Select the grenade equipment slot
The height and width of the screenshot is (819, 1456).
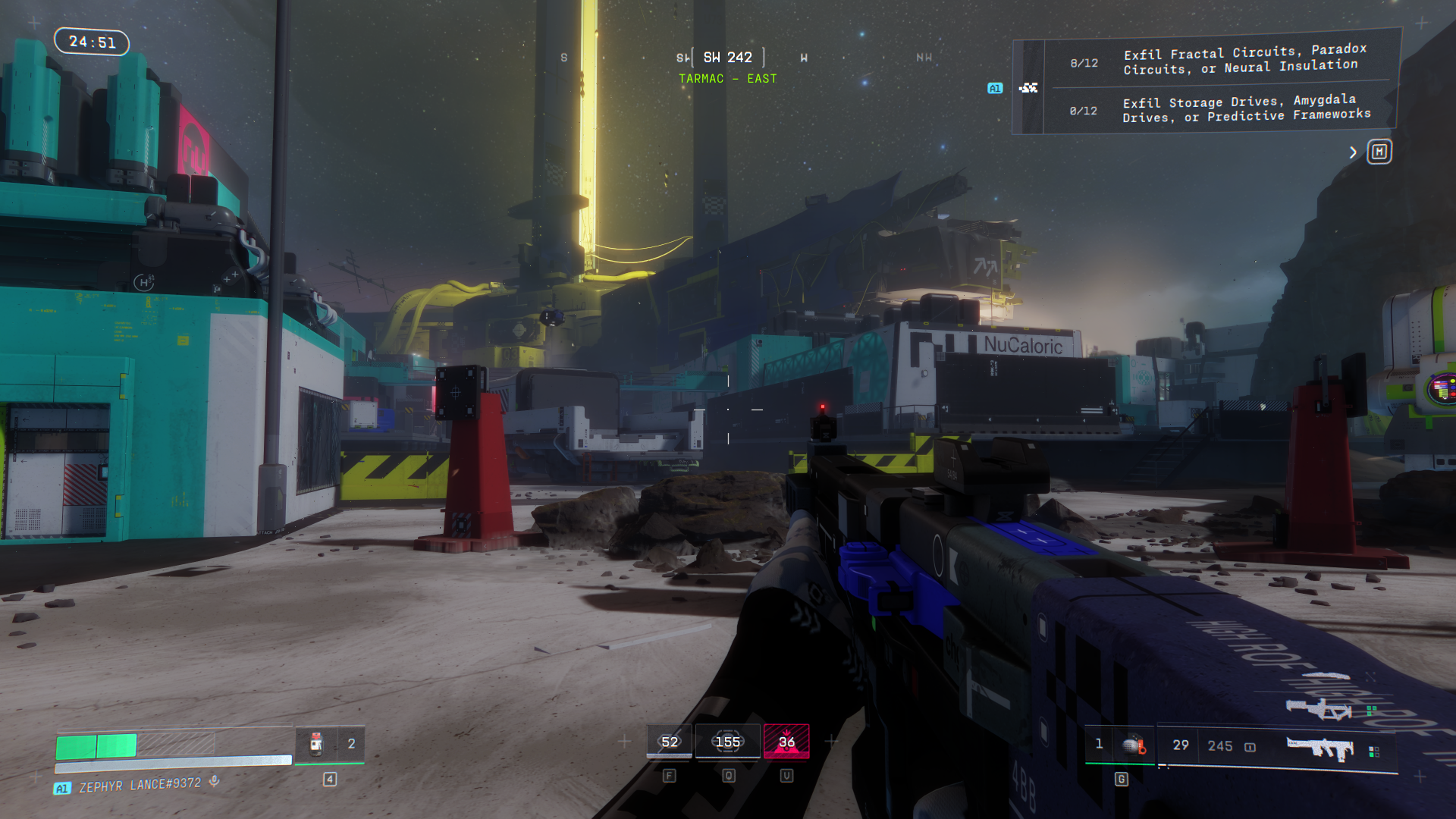1133,745
